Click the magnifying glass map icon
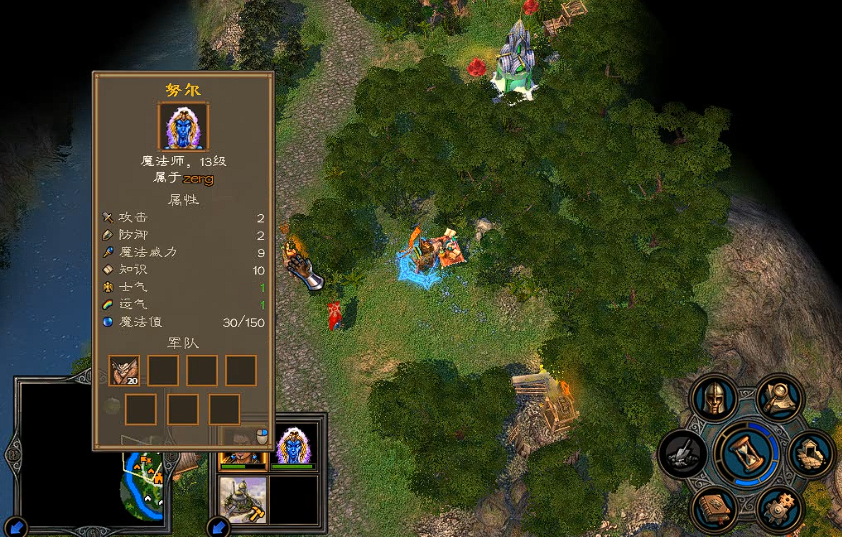Viewport: 842px width, 537px height. pos(779,397)
